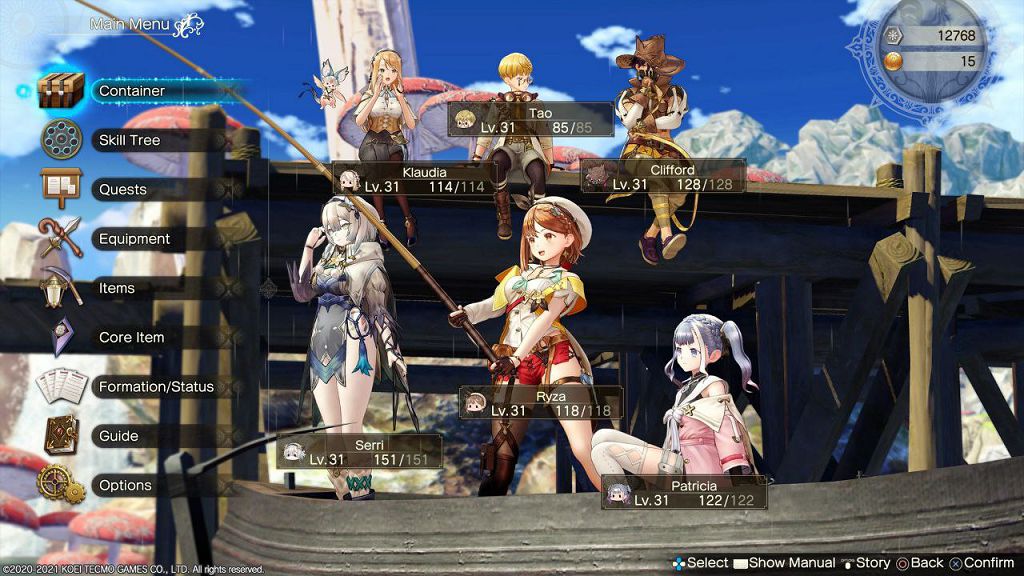Select Klaudia's status plate
The width and height of the screenshot is (1024, 576).
point(410,179)
